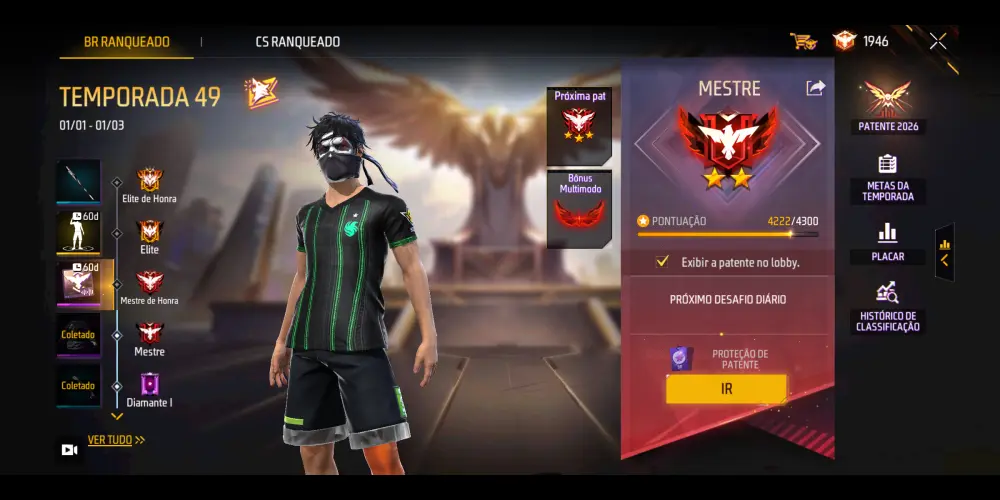Share the Mestre rank badge
This screenshot has width=1000, height=500.
[815, 88]
